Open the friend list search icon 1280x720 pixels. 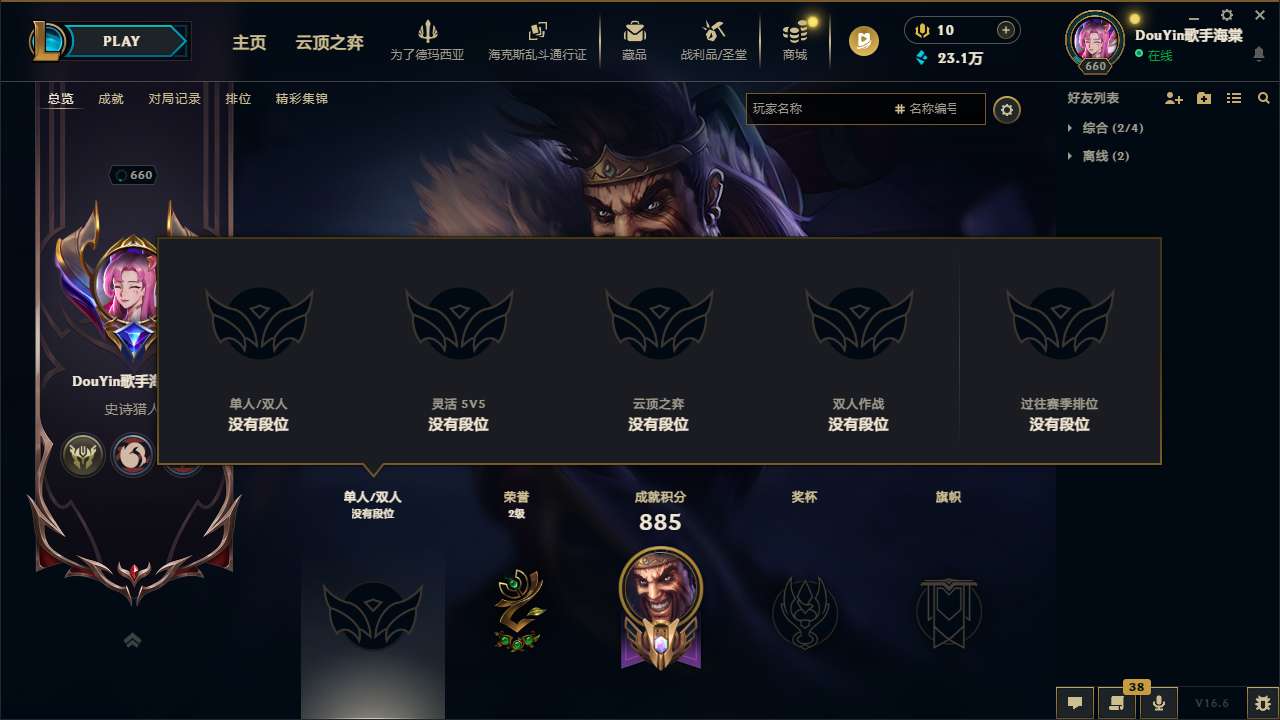click(1264, 98)
